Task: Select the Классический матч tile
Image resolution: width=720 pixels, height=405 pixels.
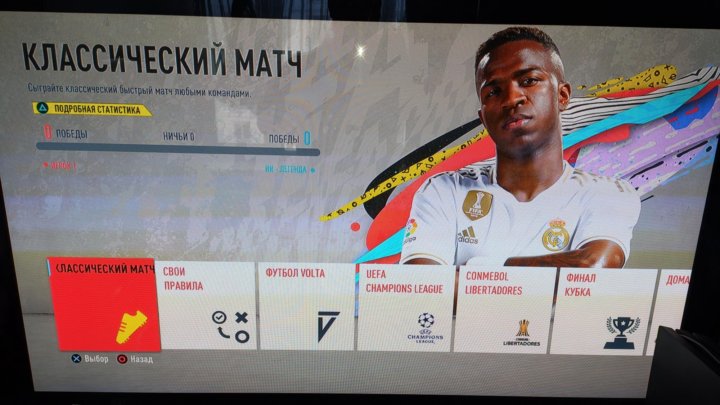Action: 101,305
